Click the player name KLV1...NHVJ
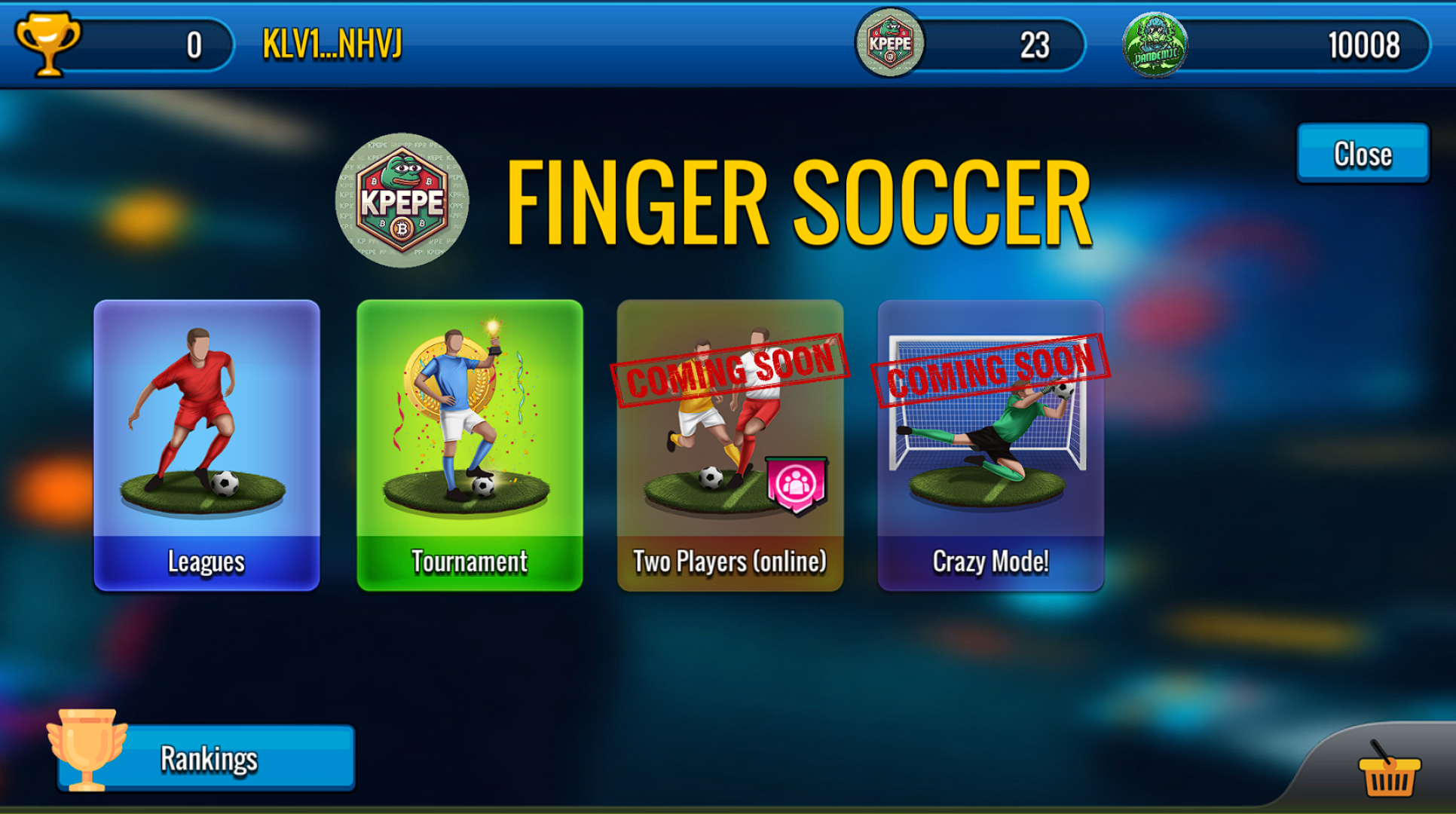Image resolution: width=1456 pixels, height=814 pixels. [x=332, y=47]
